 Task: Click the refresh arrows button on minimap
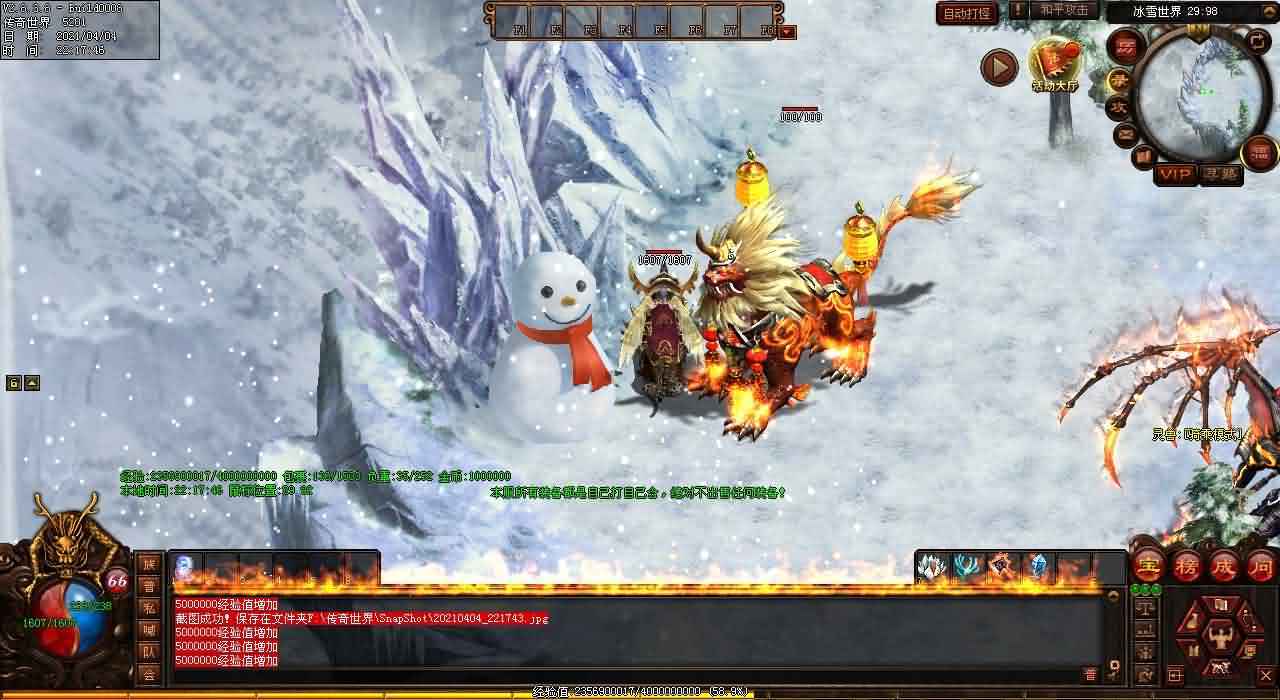[1258, 42]
